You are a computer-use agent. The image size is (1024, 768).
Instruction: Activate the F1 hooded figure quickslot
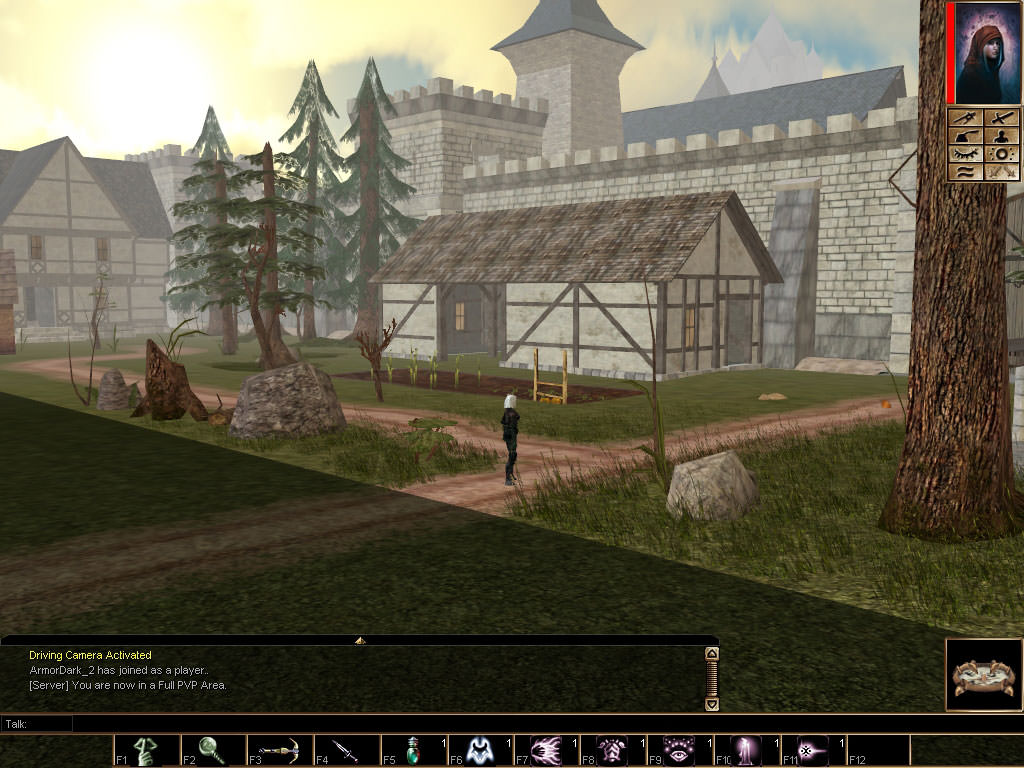[x=147, y=750]
